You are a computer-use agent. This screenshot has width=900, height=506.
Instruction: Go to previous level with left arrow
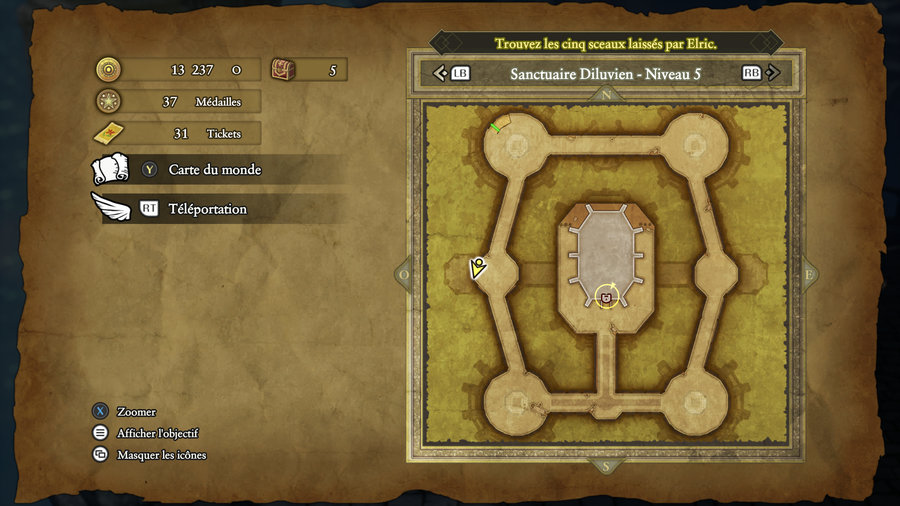[440, 73]
